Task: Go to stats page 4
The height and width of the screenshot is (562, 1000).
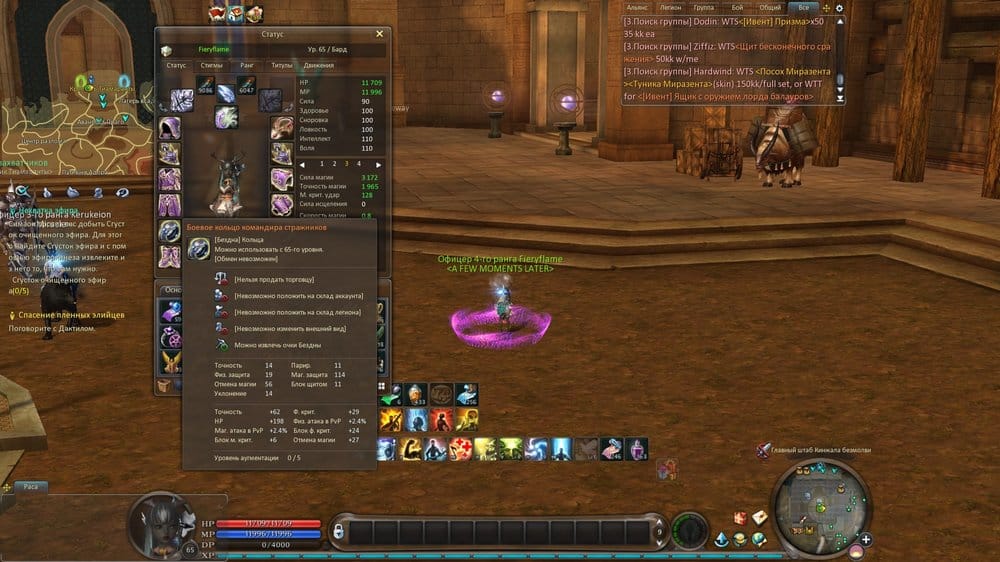Action: click(x=359, y=163)
